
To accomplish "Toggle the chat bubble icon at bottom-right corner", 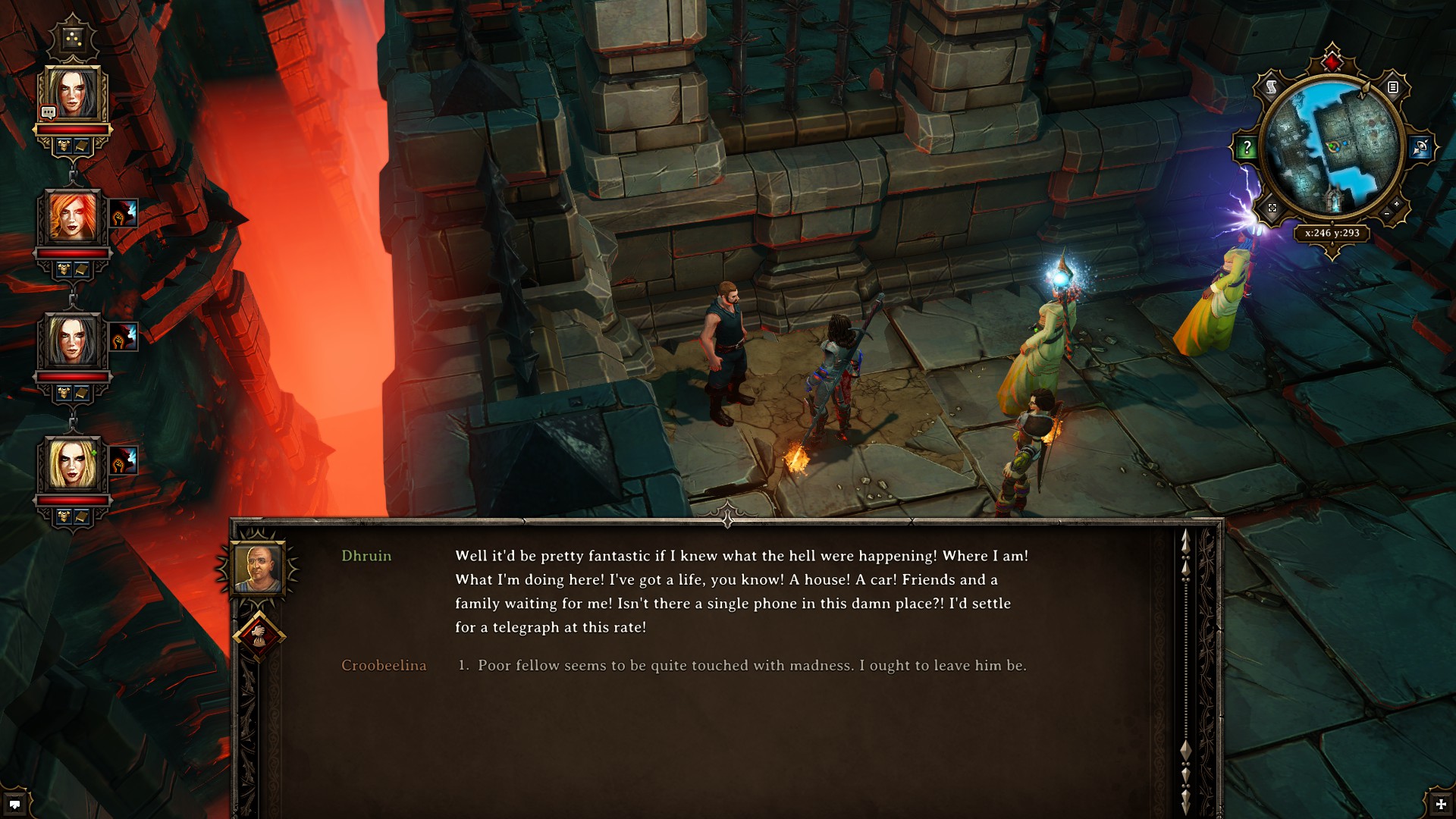I will (x=15, y=804).
